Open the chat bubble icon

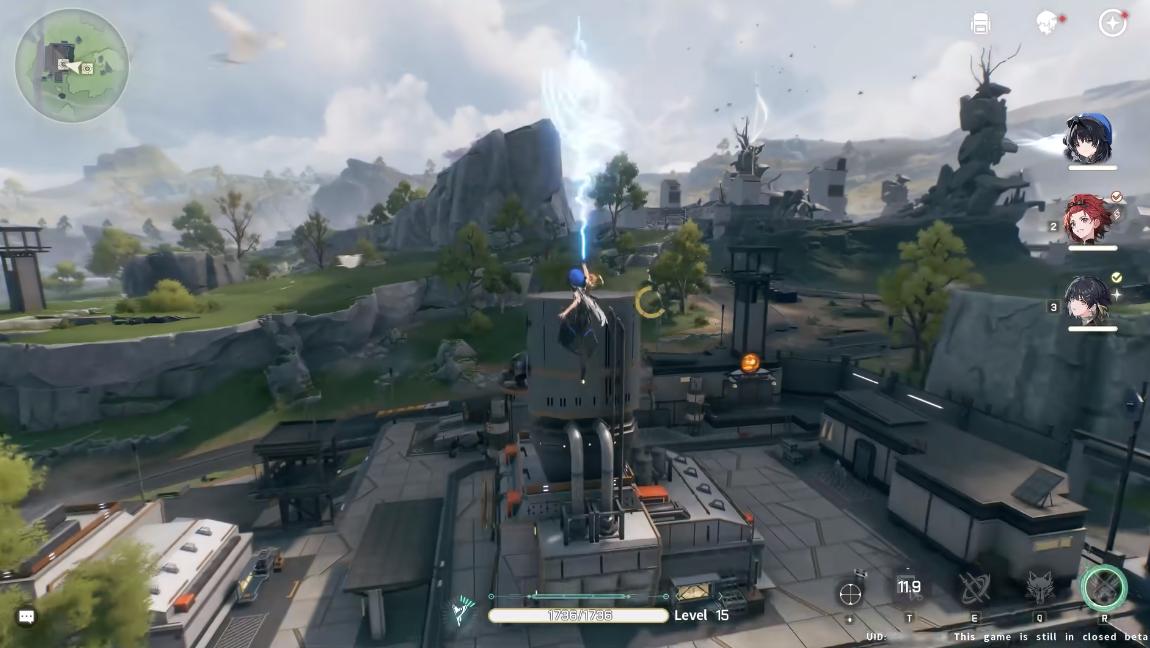click(27, 617)
